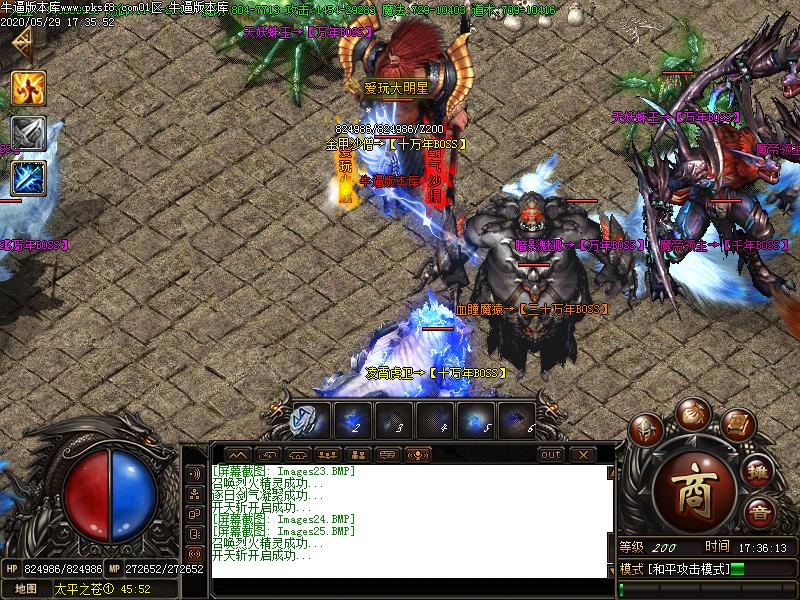Click the blue lightning sword skill icon
This screenshot has height=600, width=800.
point(28,178)
